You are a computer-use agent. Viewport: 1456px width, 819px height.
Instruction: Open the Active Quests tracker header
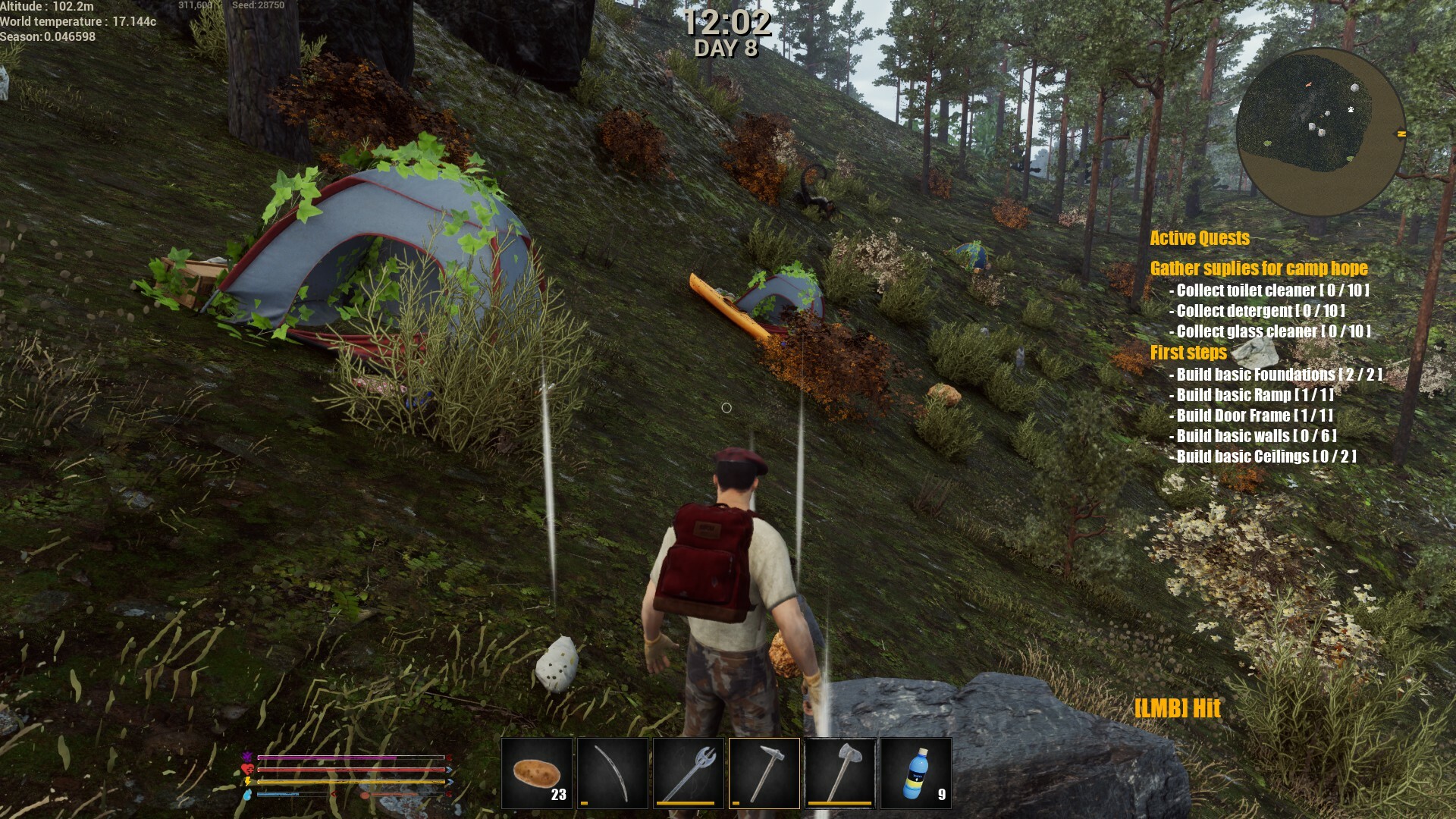[1200, 238]
